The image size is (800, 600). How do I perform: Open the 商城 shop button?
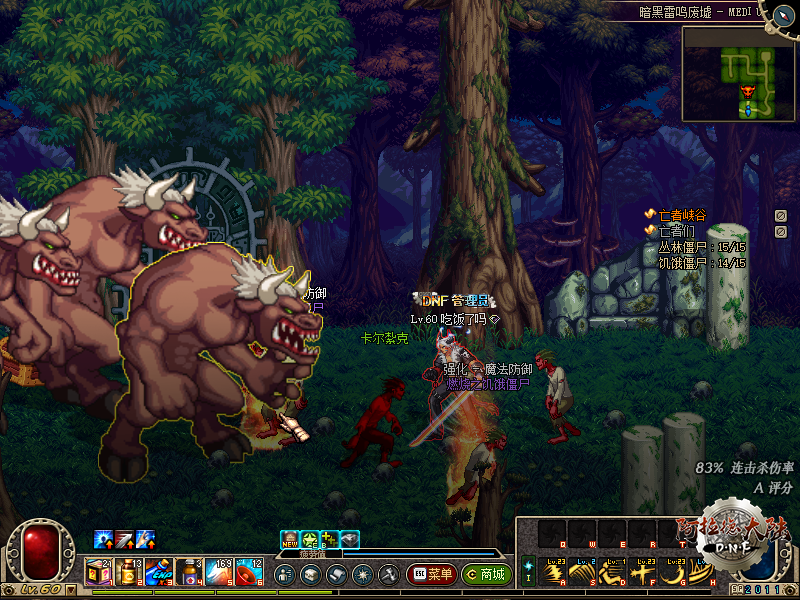coord(487,575)
